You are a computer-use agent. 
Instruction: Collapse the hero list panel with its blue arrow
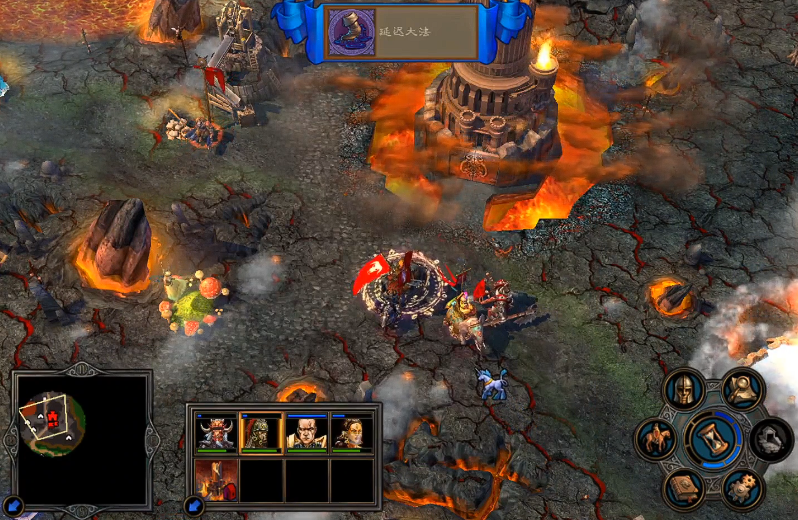click(x=194, y=506)
